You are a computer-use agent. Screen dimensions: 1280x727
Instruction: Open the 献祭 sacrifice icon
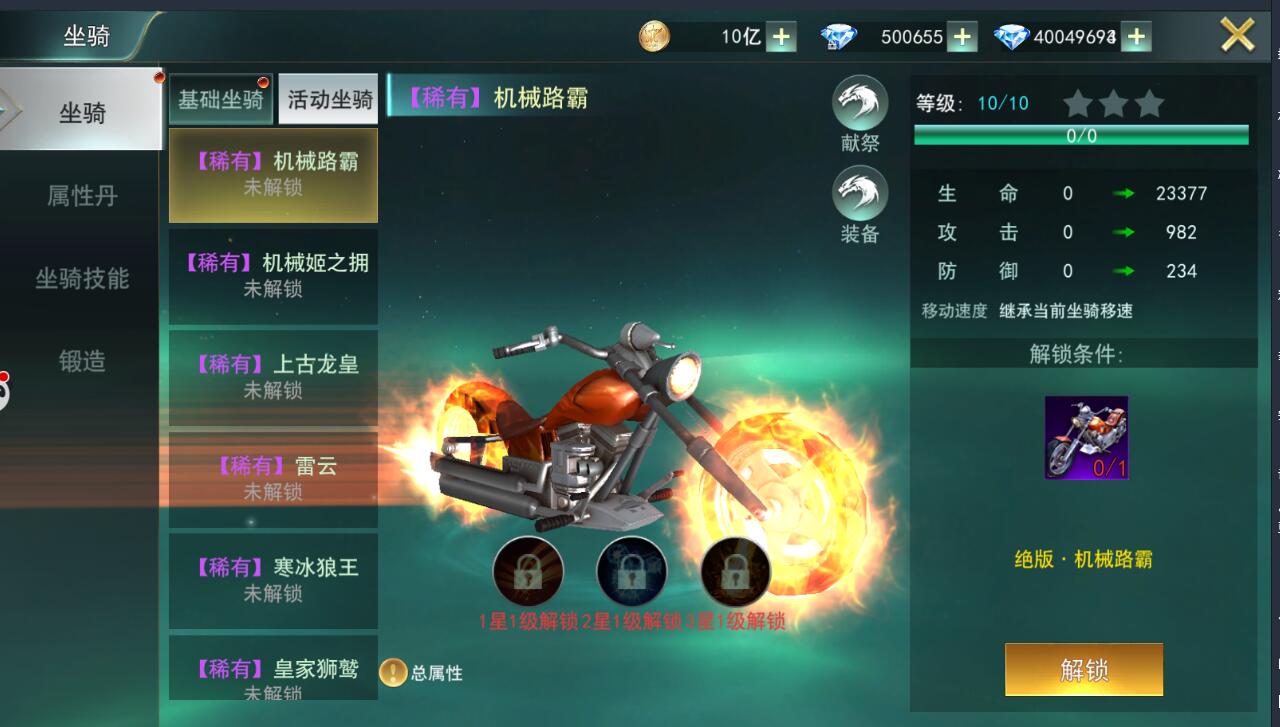pyautogui.click(x=860, y=103)
